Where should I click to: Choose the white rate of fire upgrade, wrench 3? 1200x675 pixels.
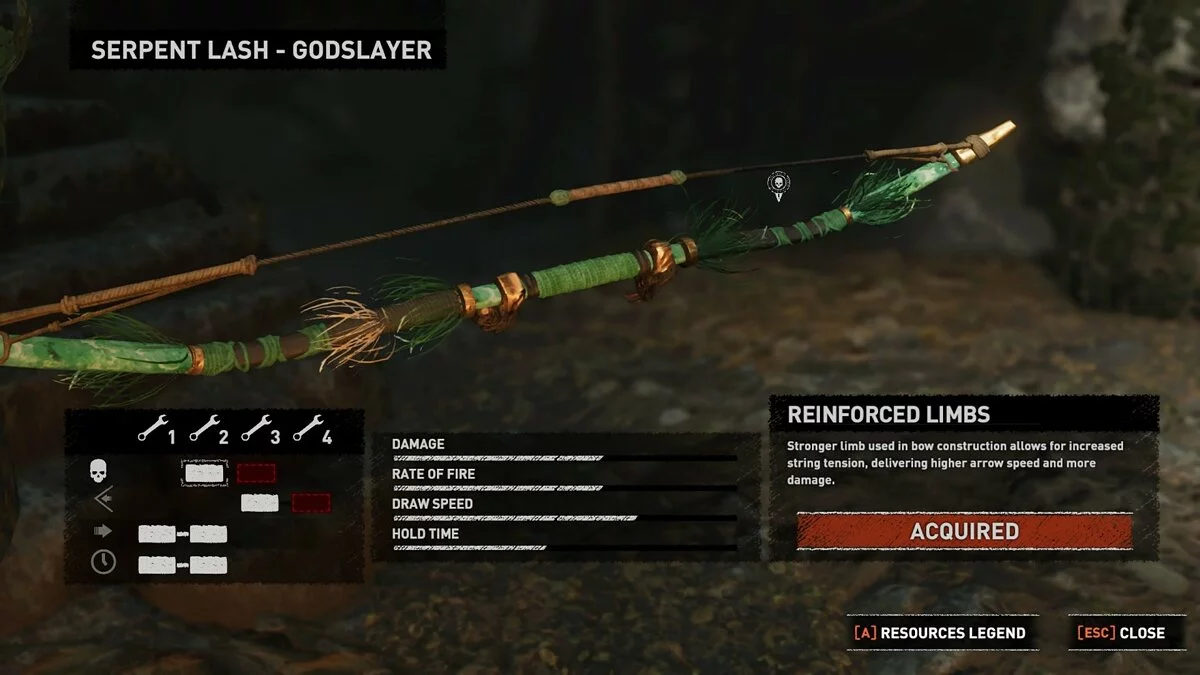[x=259, y=502]
